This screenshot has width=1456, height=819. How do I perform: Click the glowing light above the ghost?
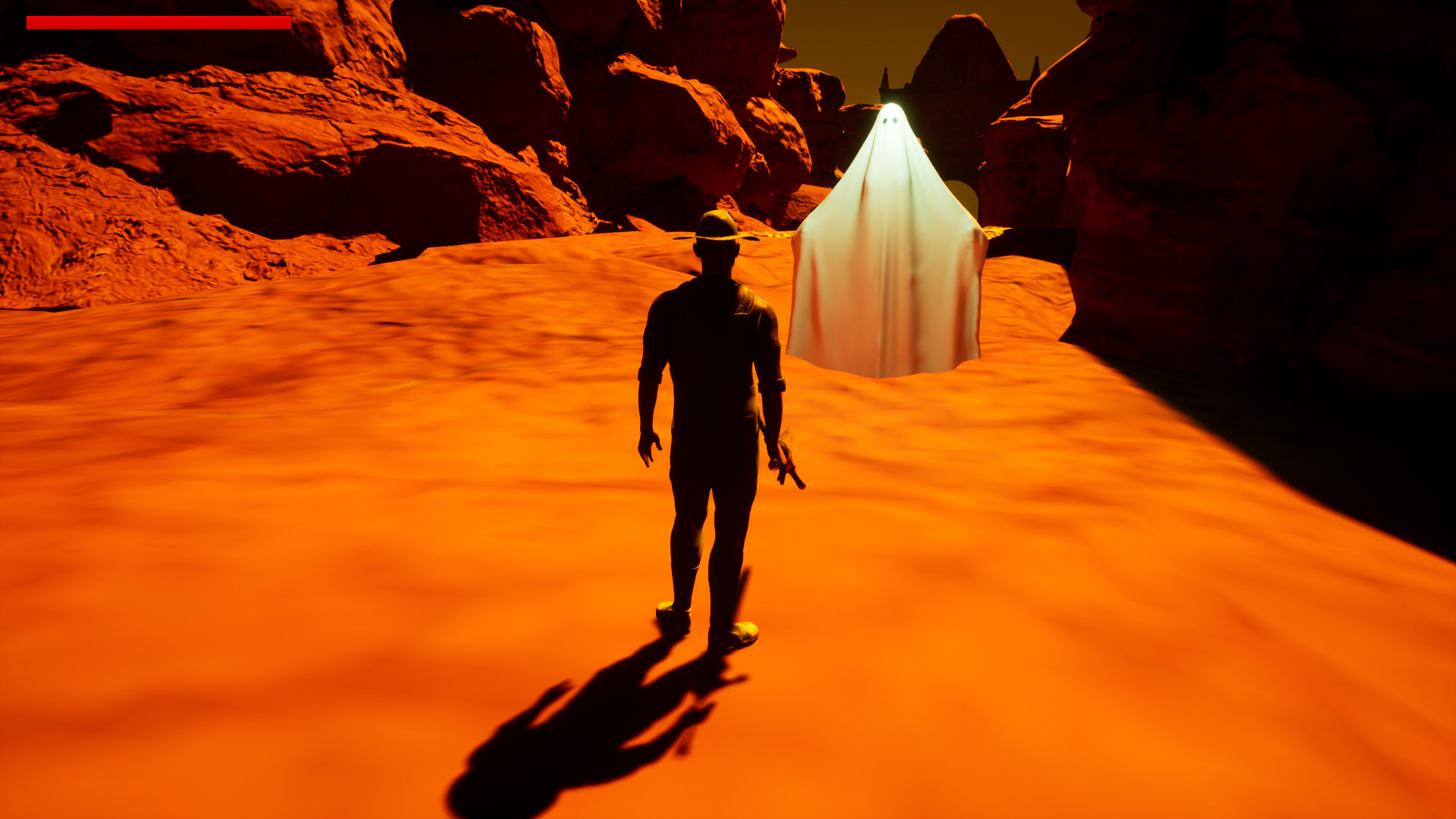[891, 102]
